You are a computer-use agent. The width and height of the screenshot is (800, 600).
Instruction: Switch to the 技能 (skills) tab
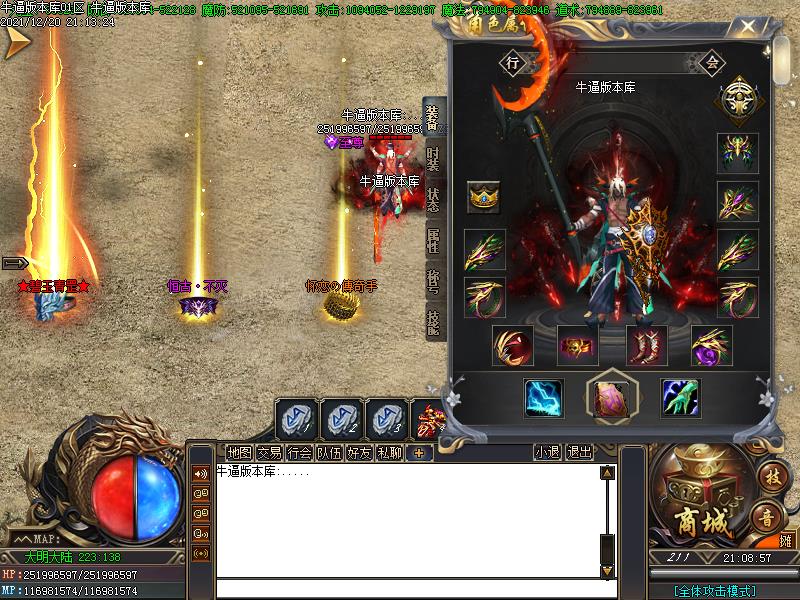click(433, 322)
